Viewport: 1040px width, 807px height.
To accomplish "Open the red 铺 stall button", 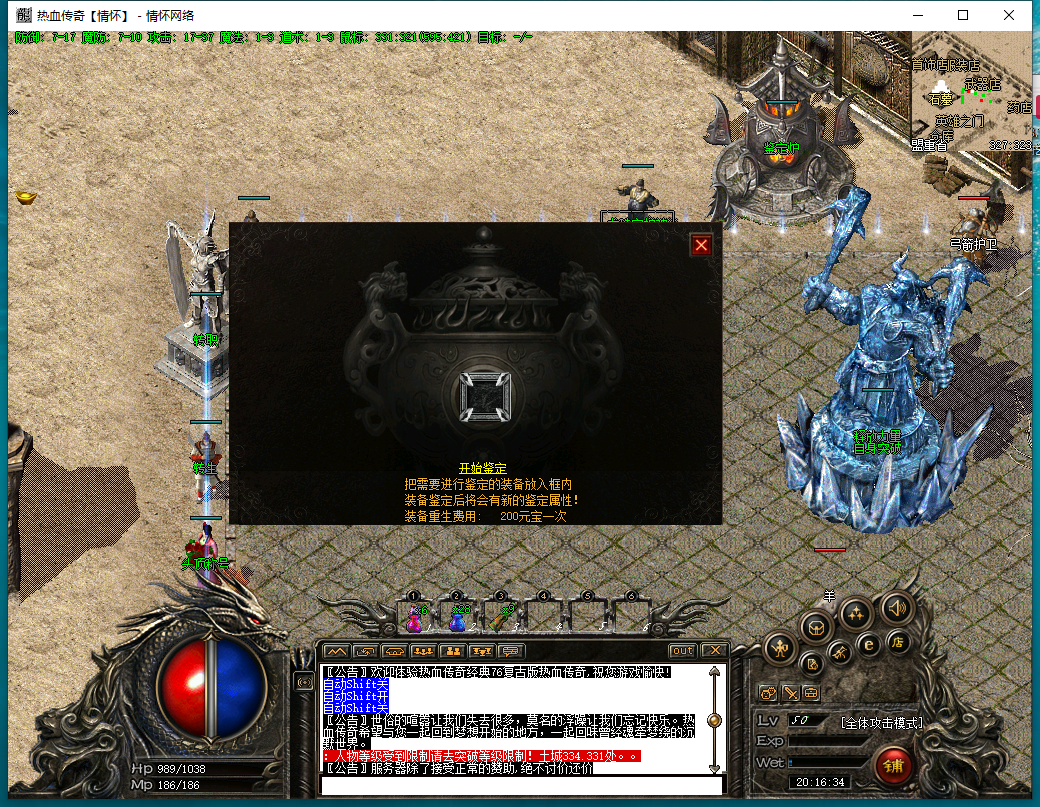I will (x=893, y=766).
